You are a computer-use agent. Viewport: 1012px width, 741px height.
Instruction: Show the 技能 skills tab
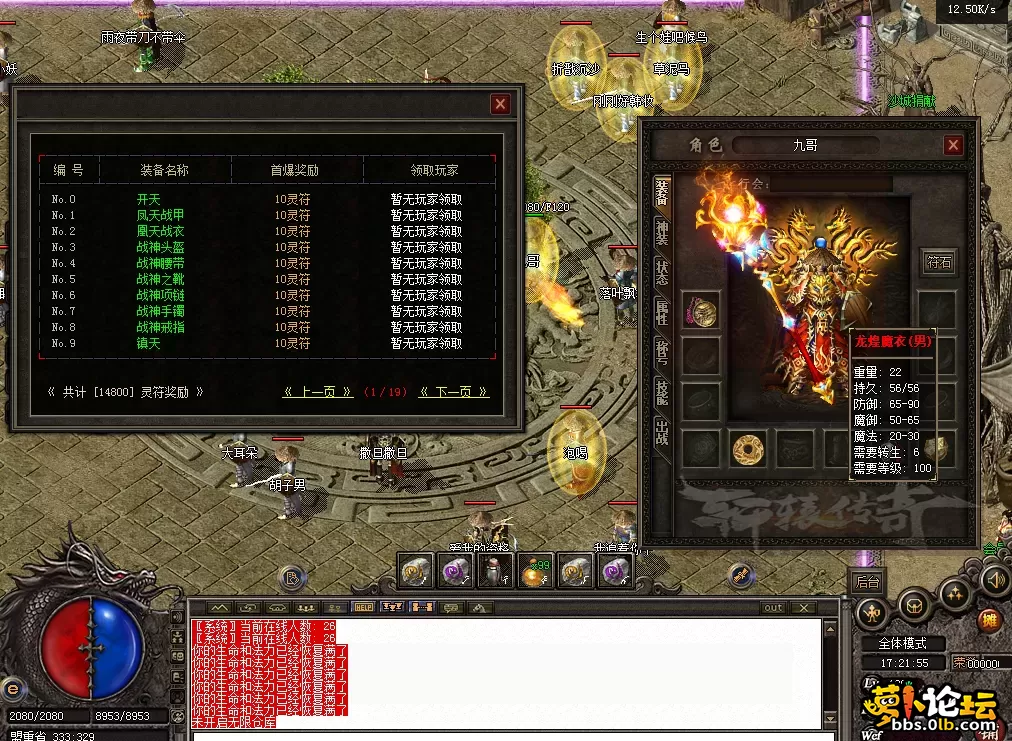click(x=662, y=393)
